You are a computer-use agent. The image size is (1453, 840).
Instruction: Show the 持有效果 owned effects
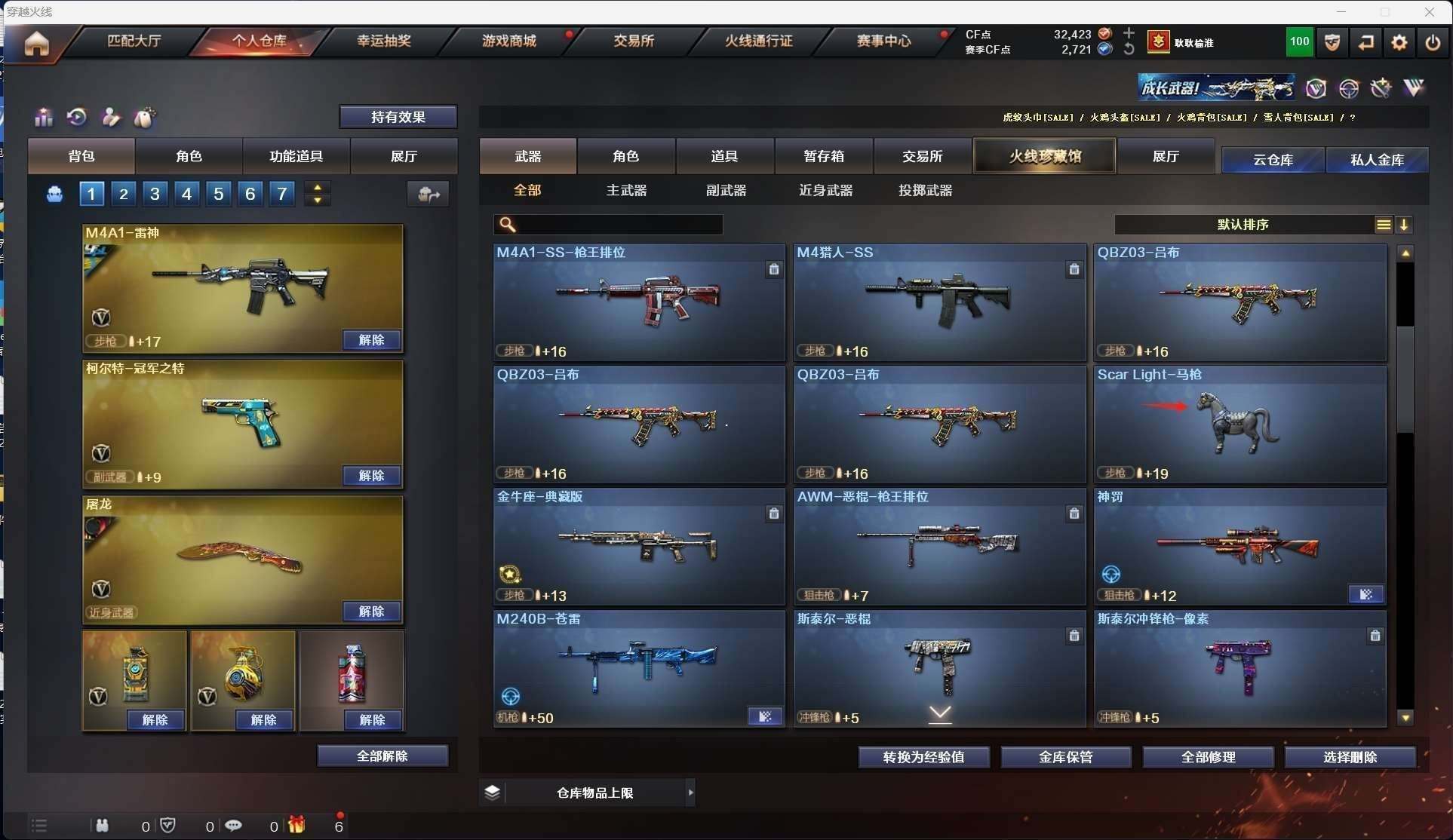point(398,117)
